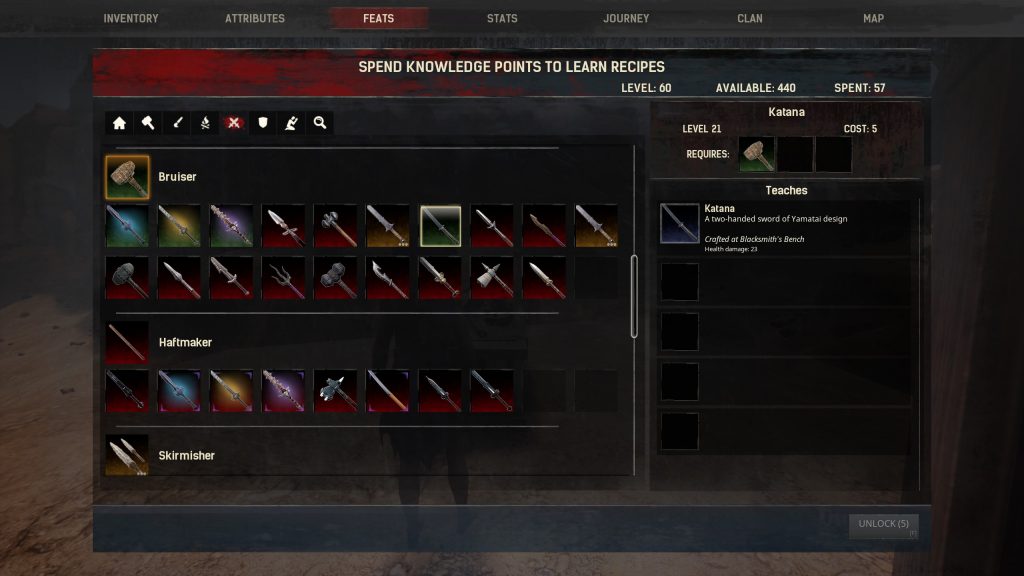Open the magnifying glass search filter
The image size is (1024, 576).
[320, 123]
